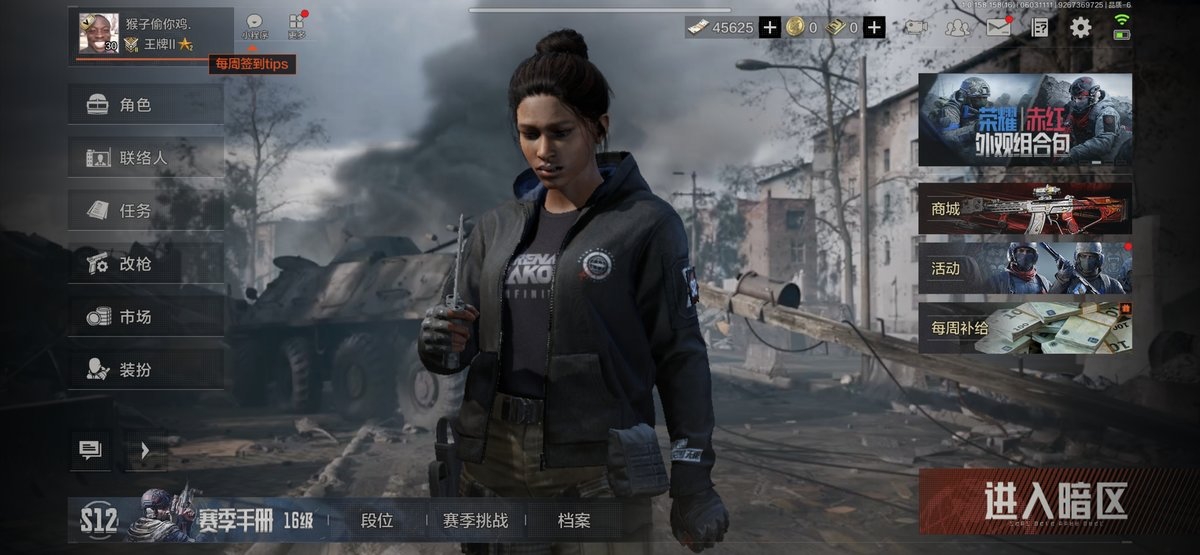Open the 装扮 (Outfit) menu
Image resolution: width=1200 pixels, height=555 pixels.
click(145, 370)
